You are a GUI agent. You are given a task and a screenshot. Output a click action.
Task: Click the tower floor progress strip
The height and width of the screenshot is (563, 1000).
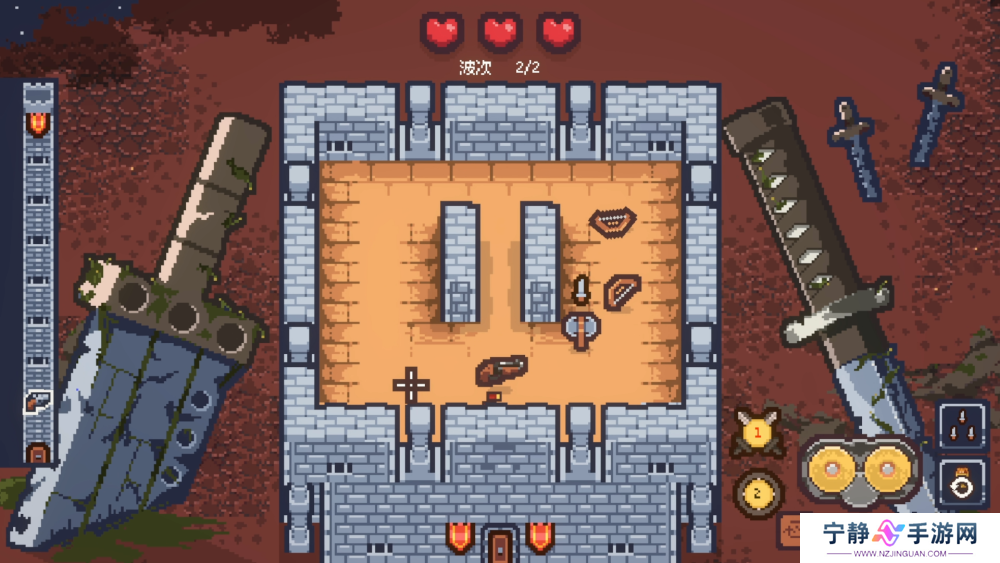[38, 272]
